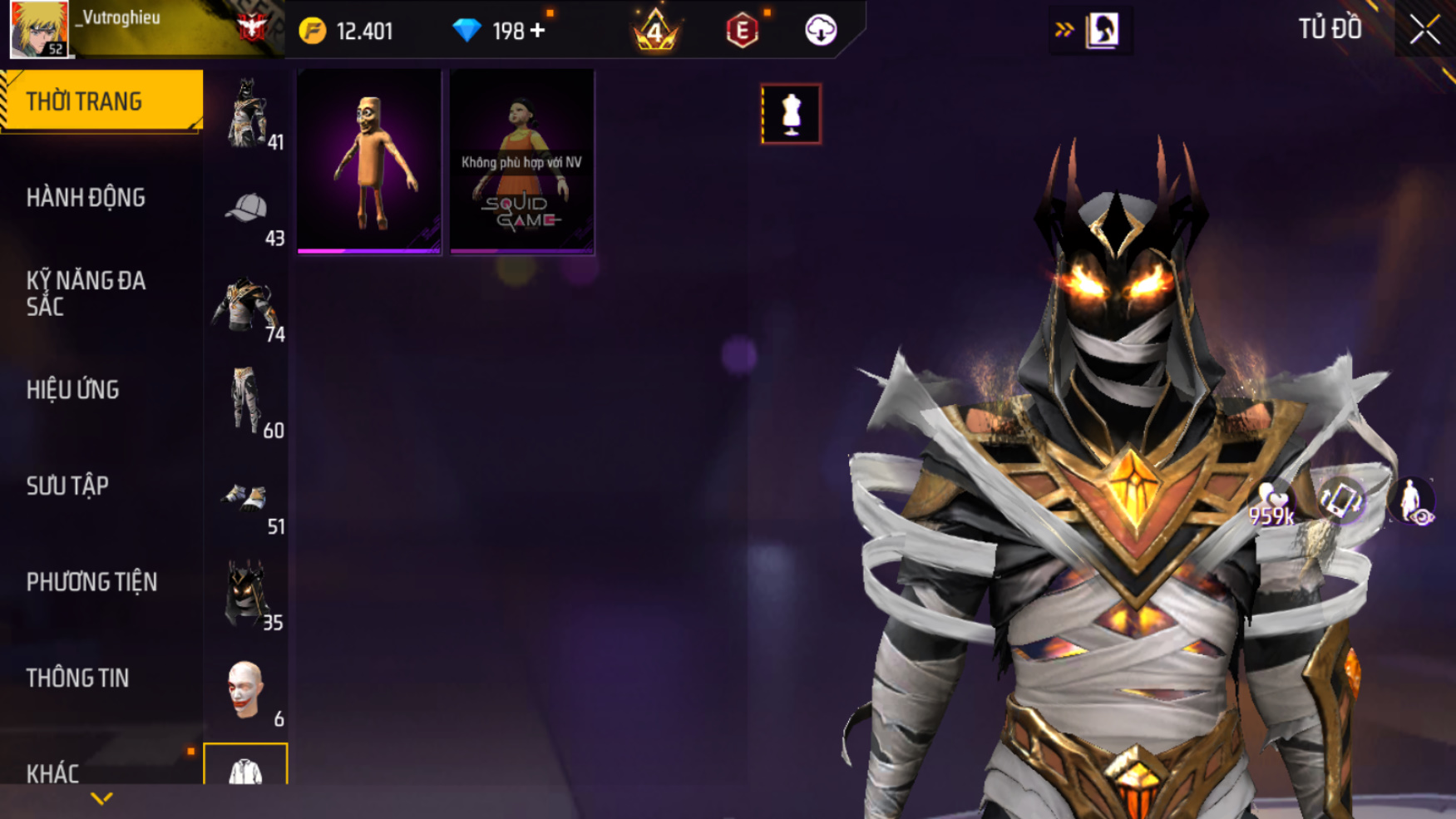This screenshot has width=1456, height=819.
Task: Open the Thông Tin tab
Action: click(77, 678)
